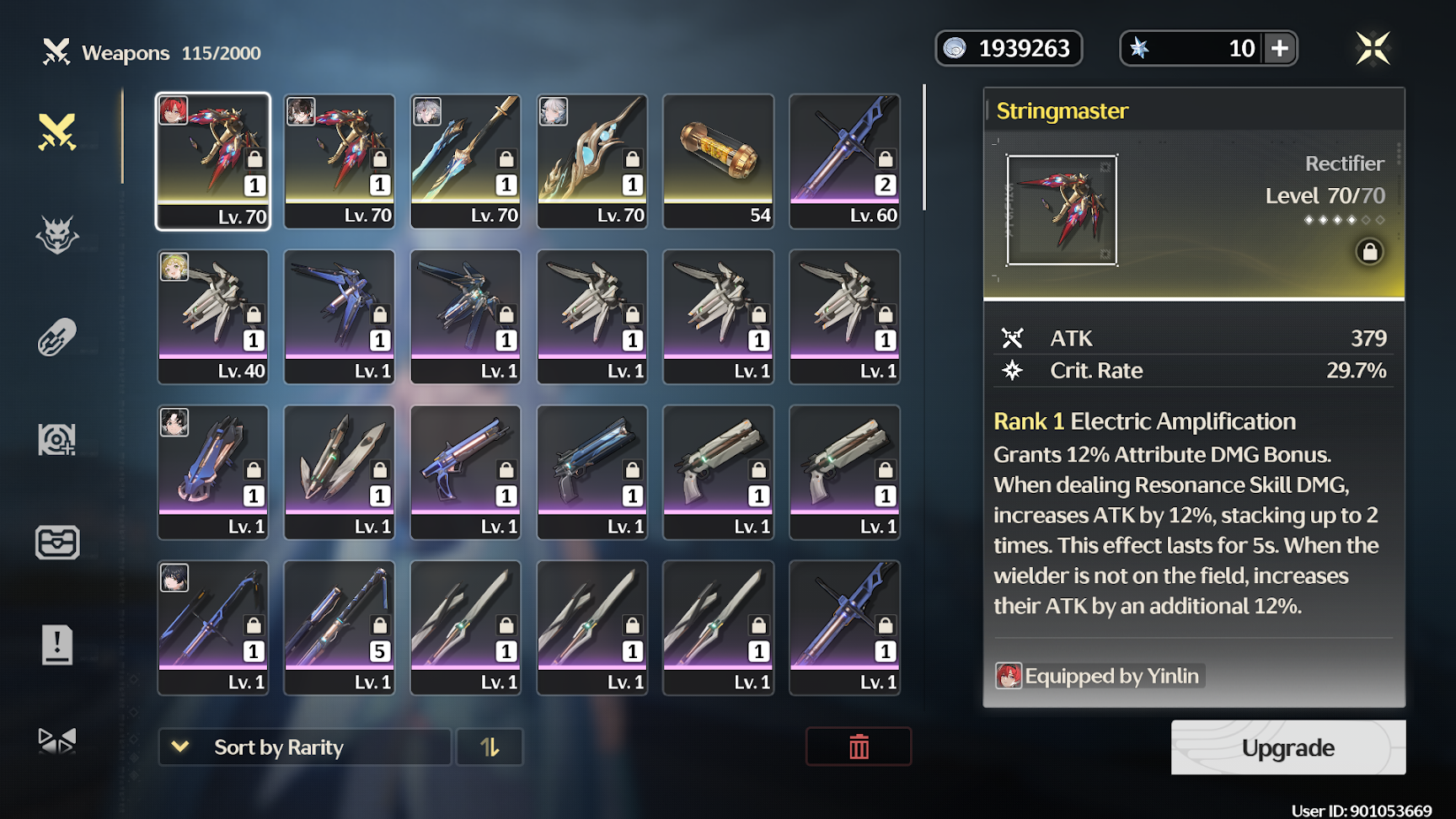Open the treasure chest category tab
The image size is (1456, 819).
pos(57,543)
